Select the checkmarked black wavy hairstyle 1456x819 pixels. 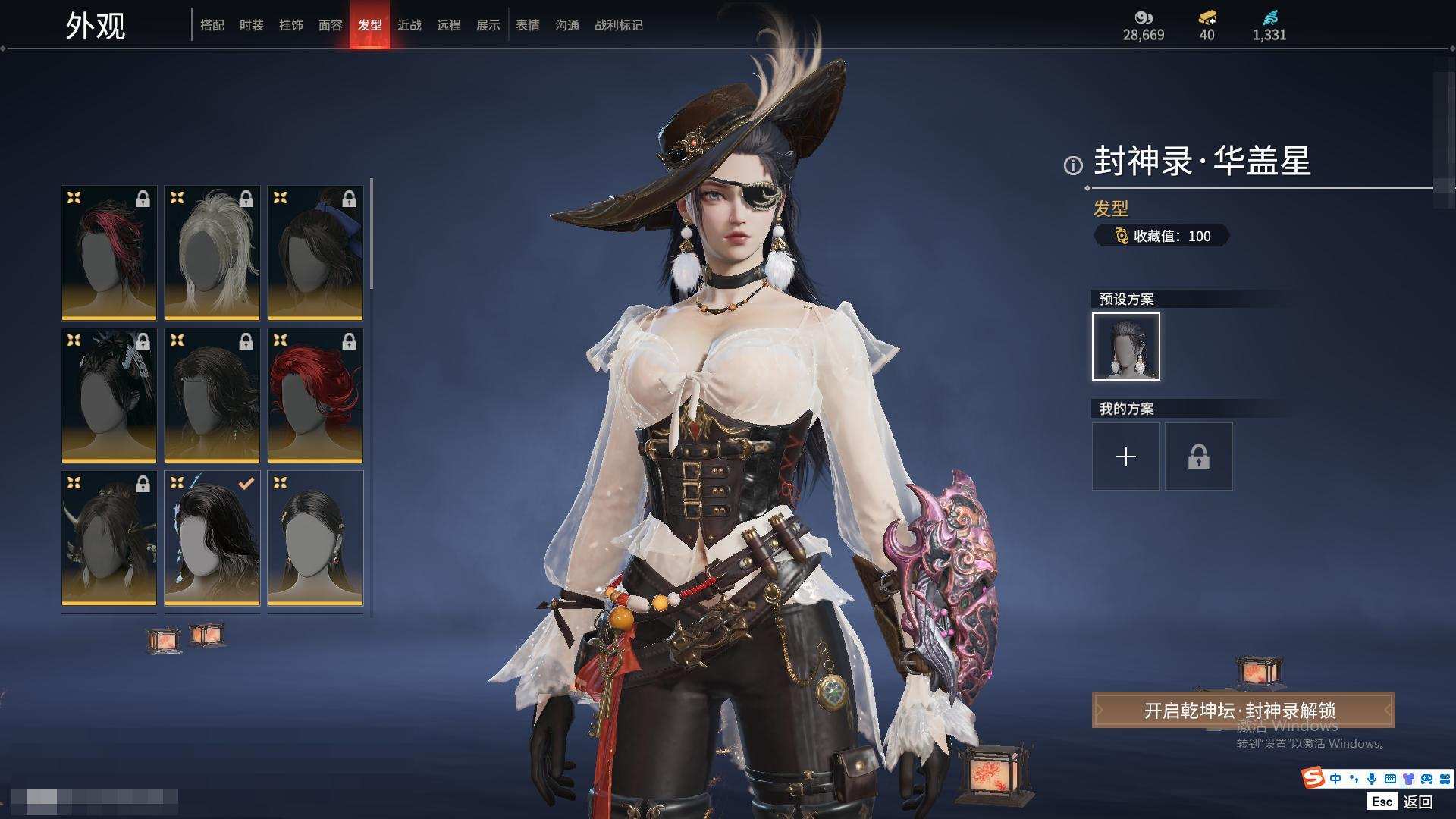(x=212, y=538)
